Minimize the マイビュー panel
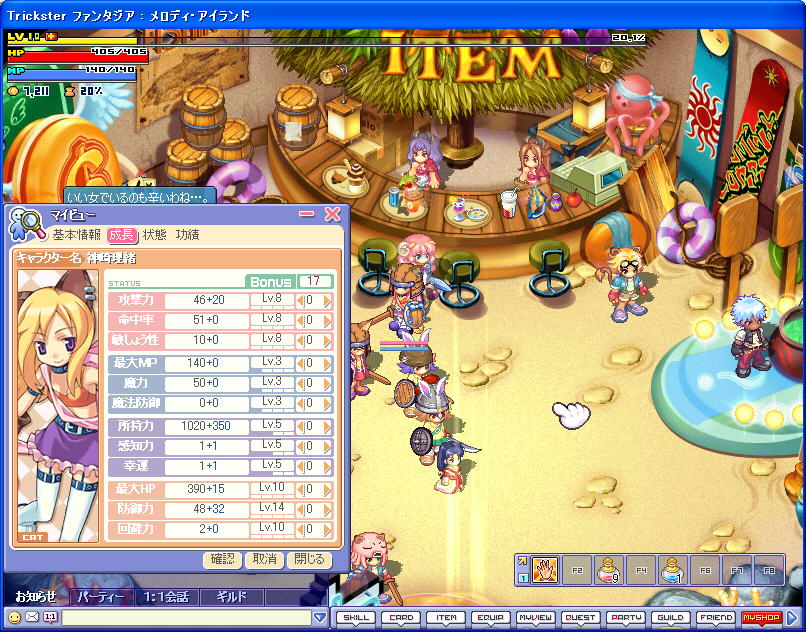Screen dimensions: 806x632 click(x=308, y=214)
